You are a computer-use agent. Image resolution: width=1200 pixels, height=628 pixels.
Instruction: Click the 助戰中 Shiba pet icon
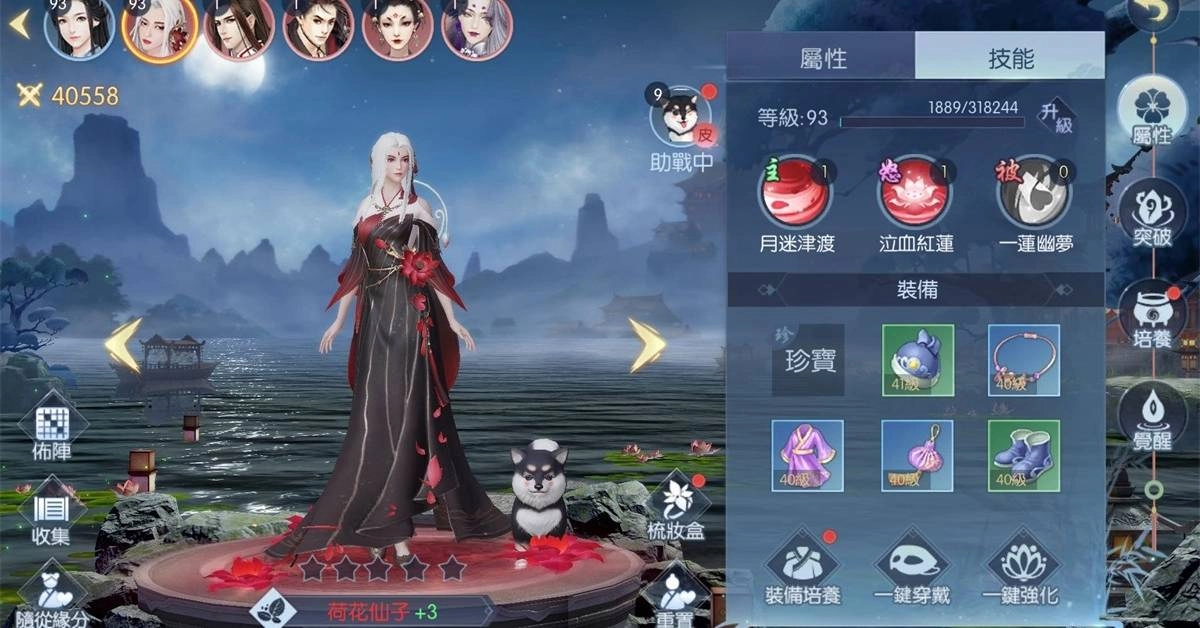point(681,117)
